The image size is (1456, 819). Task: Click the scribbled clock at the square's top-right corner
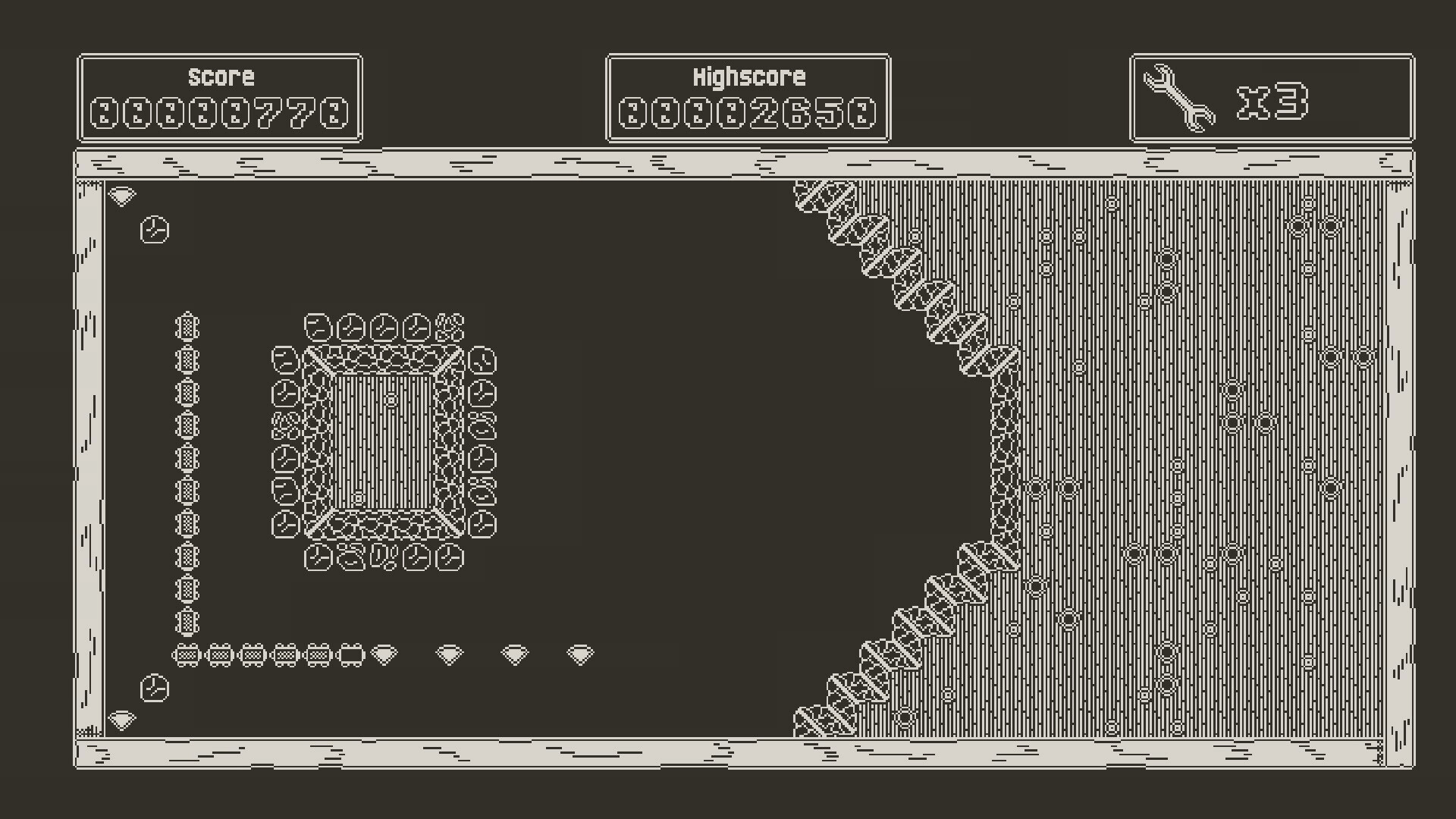(449, 328)
